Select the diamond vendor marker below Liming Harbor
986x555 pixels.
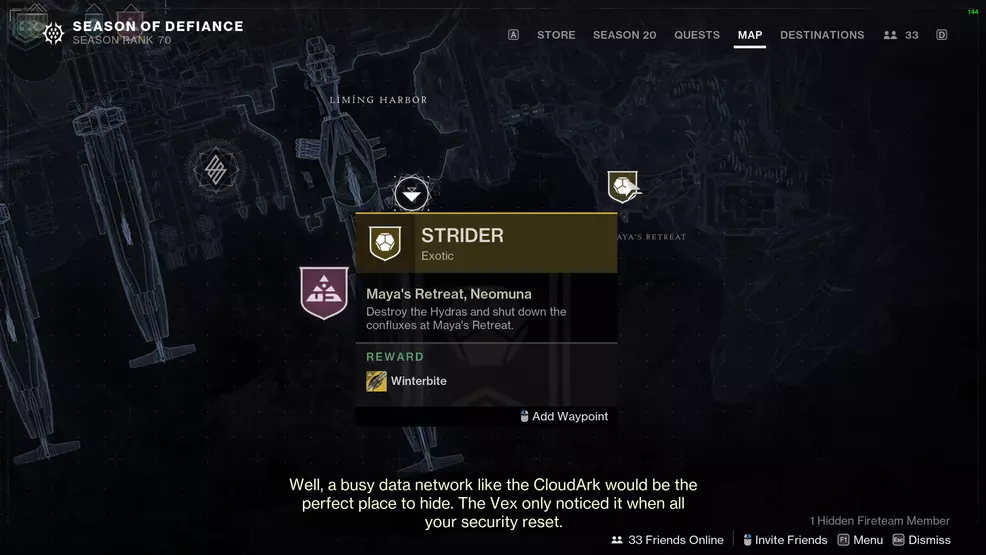216,170
